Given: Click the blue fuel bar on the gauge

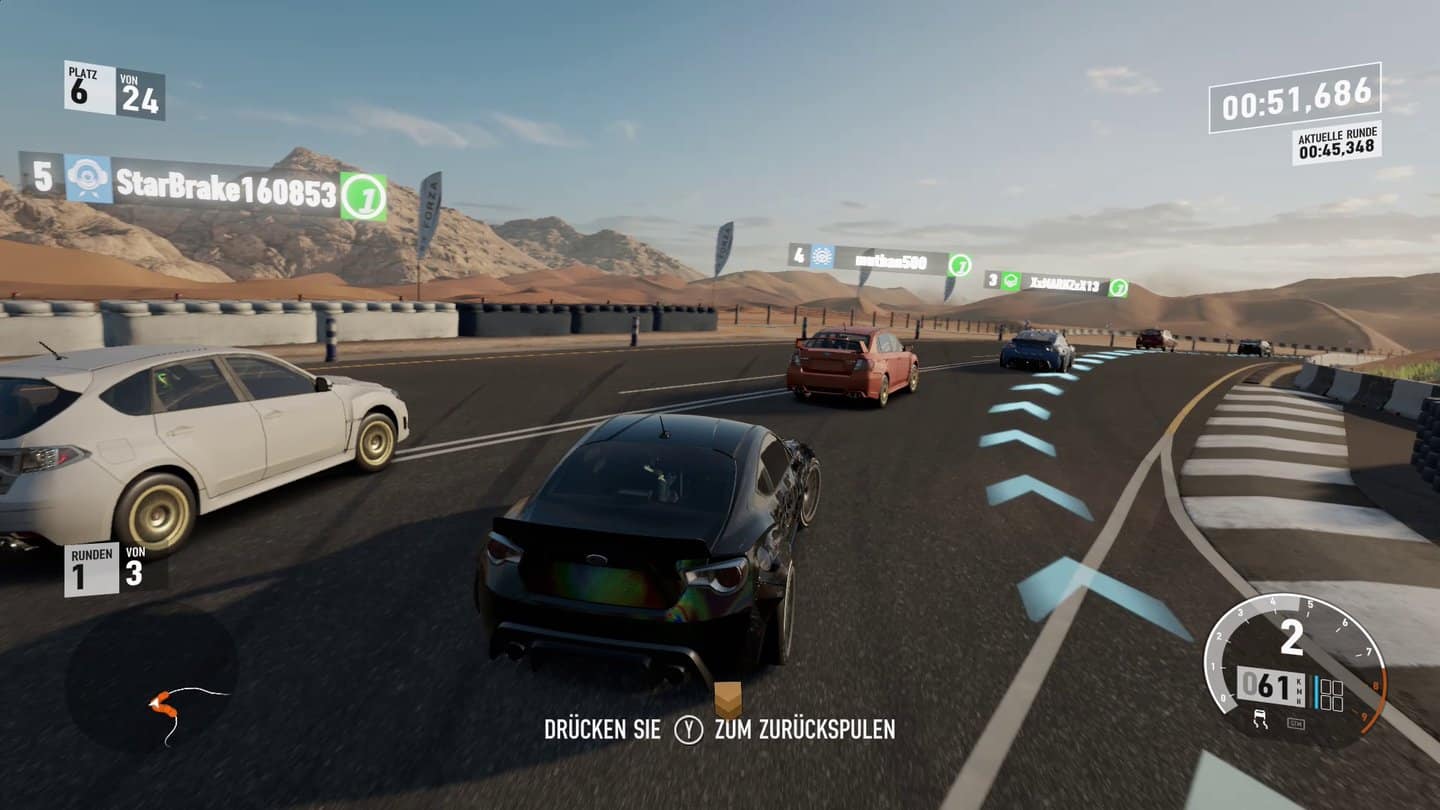Looking at the screenshot, I should pos(1316,692).
